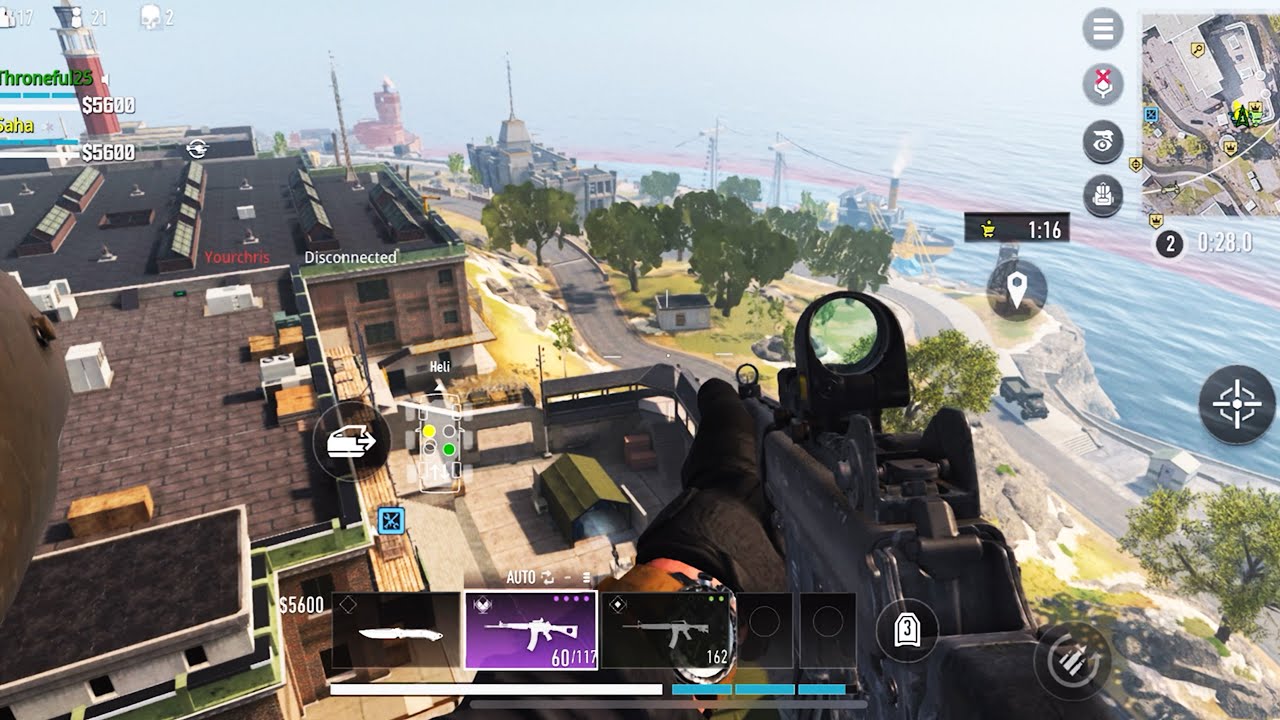
Task: Select the combat knife slot
Action: 396,631
